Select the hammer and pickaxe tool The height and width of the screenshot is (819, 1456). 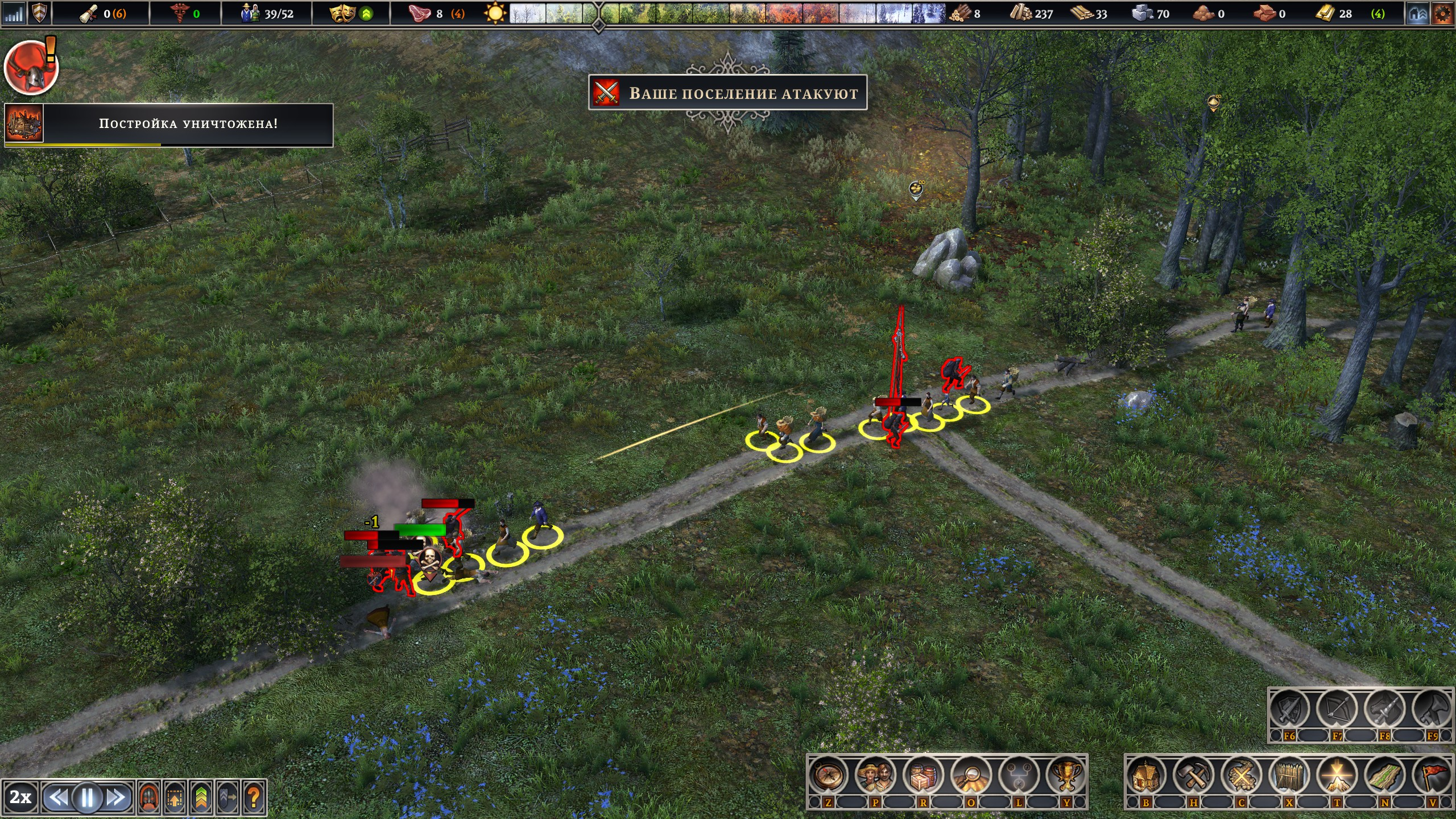pos(1194,776)
